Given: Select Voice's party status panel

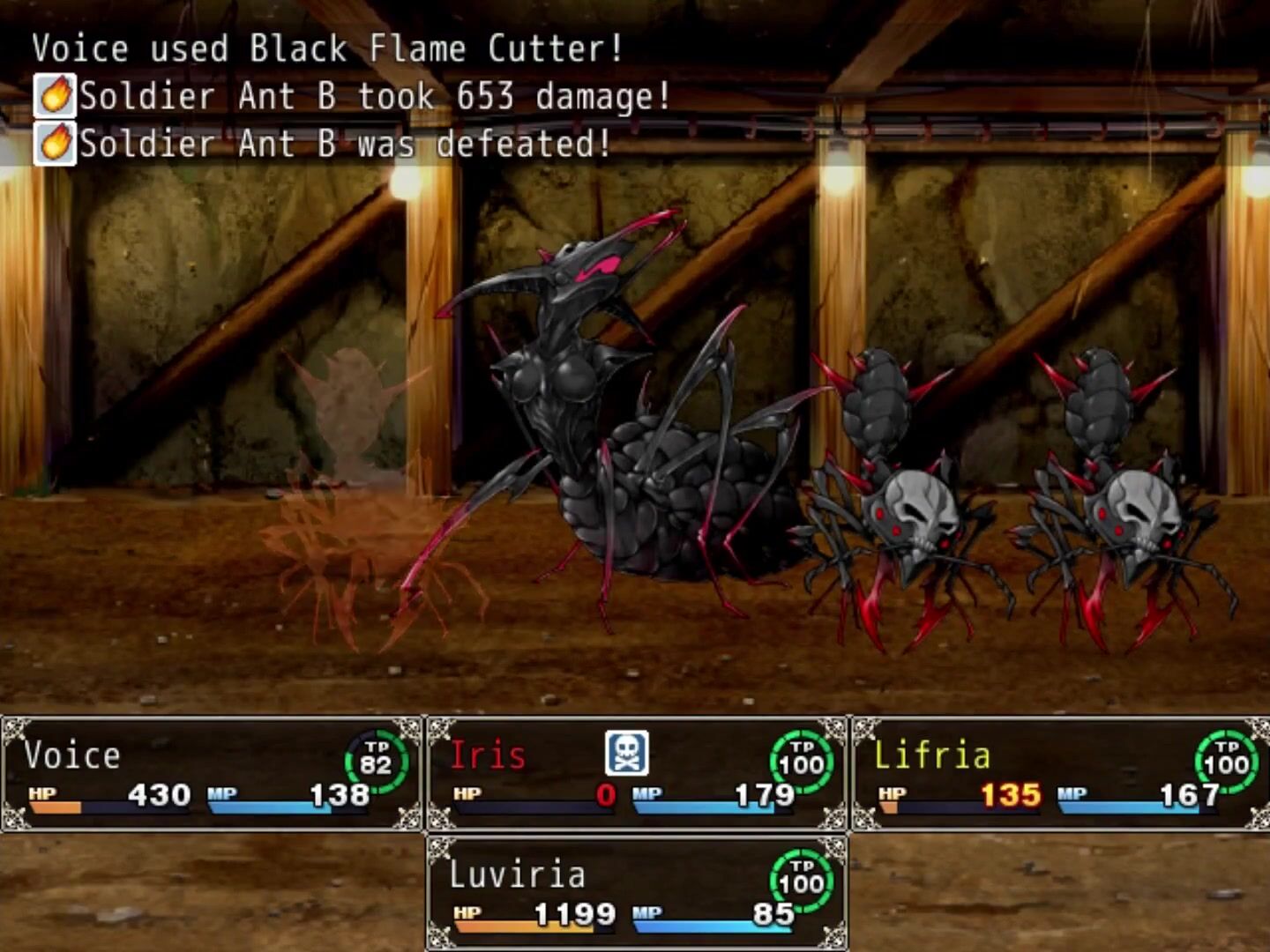Looking at the screenshot, I should (x=212, y=774).
